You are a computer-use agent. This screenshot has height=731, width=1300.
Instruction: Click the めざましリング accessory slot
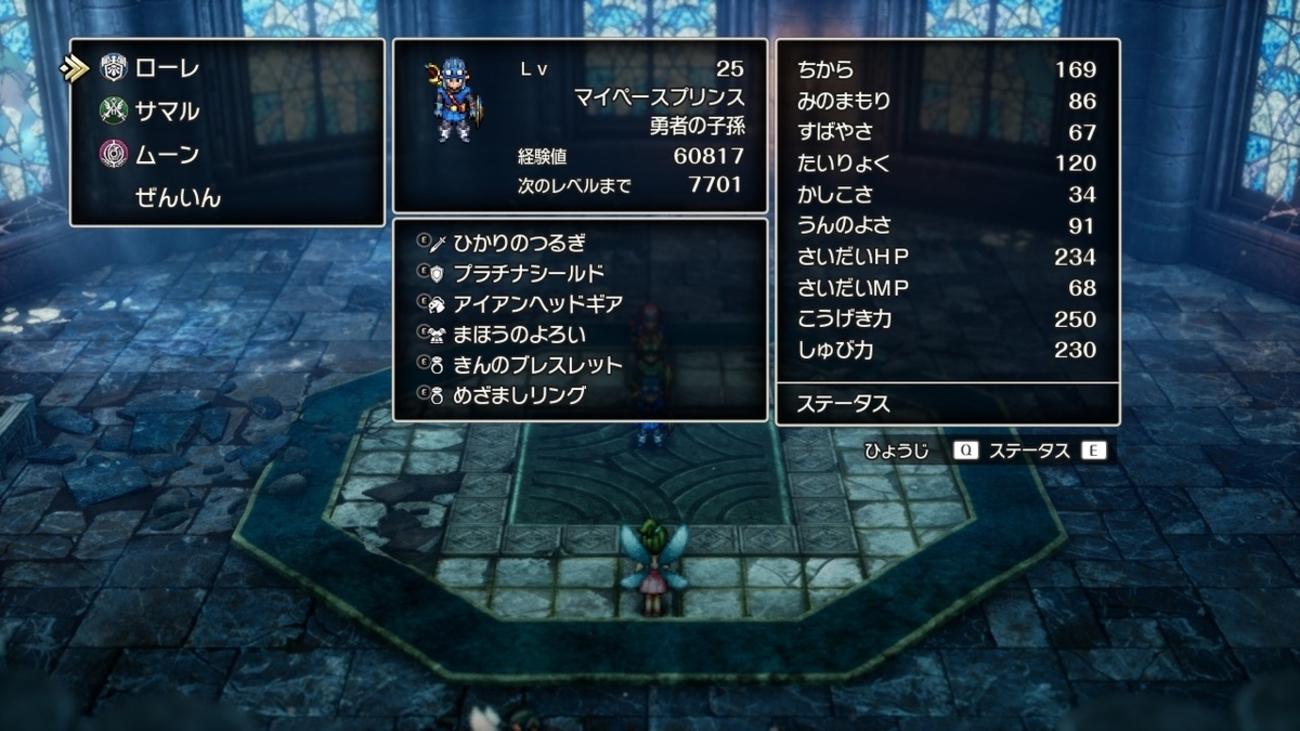519,395
